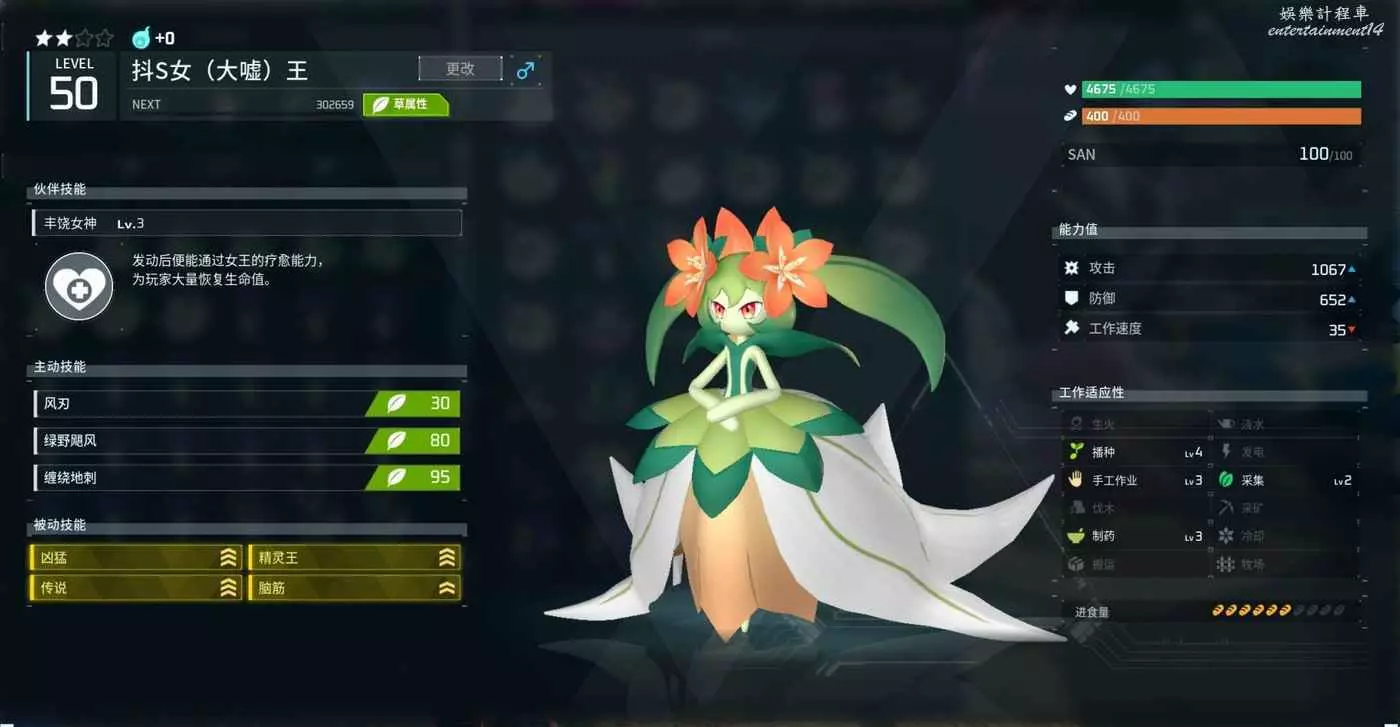This screenshot has width=1400, height=727.
Task: Click the 更改 rename button
Action: pos(460,69)
